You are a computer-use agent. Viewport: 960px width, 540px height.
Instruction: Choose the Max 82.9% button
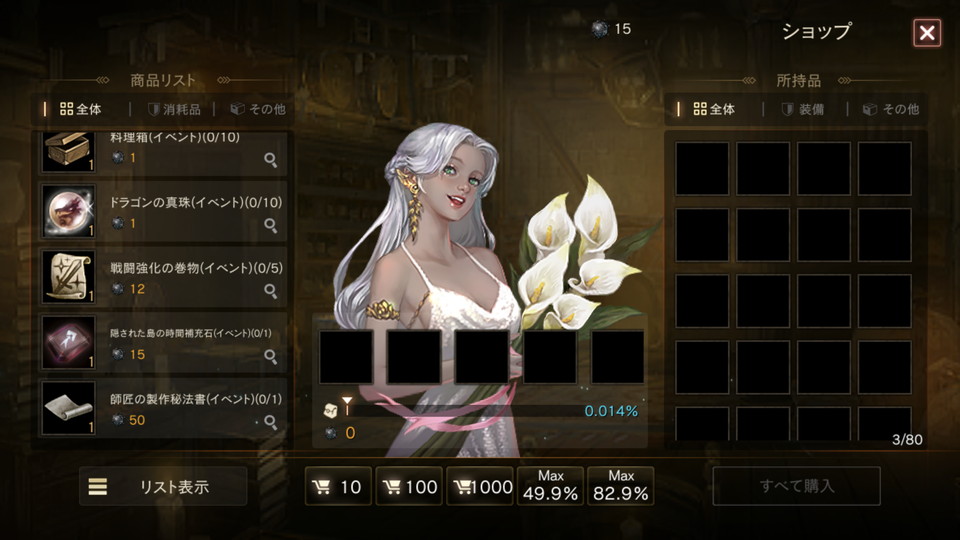[621, 486]
